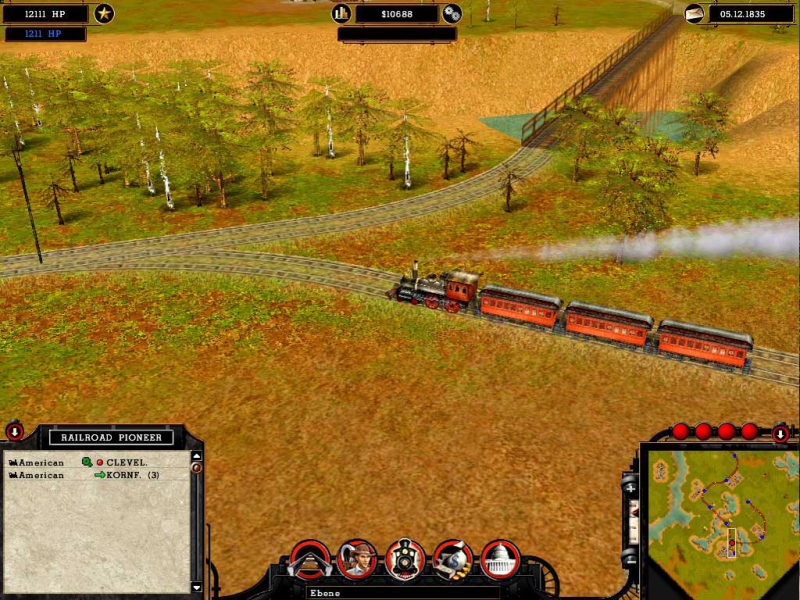Viewport: 800px width, 600px height.
Task: Open the track-building tool icon
Action: [x=309, y=560]
